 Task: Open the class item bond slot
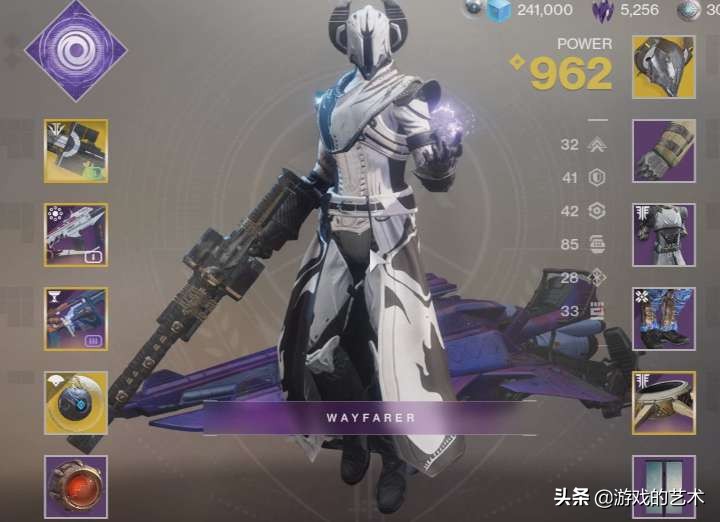[664, 403]
